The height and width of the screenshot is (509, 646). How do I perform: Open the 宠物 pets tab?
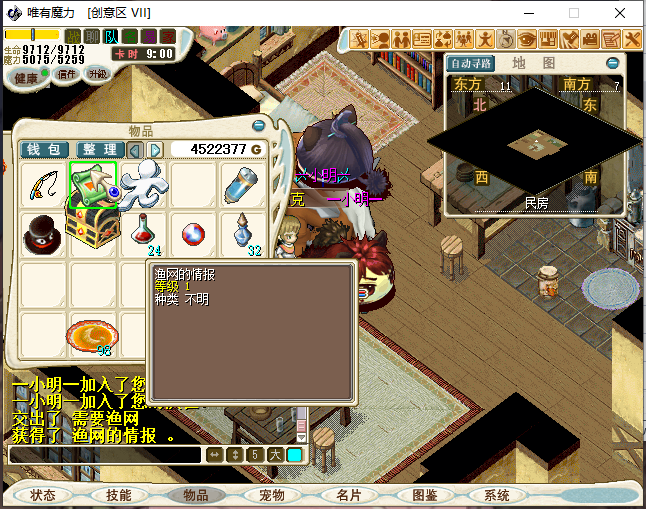[272, 495]
